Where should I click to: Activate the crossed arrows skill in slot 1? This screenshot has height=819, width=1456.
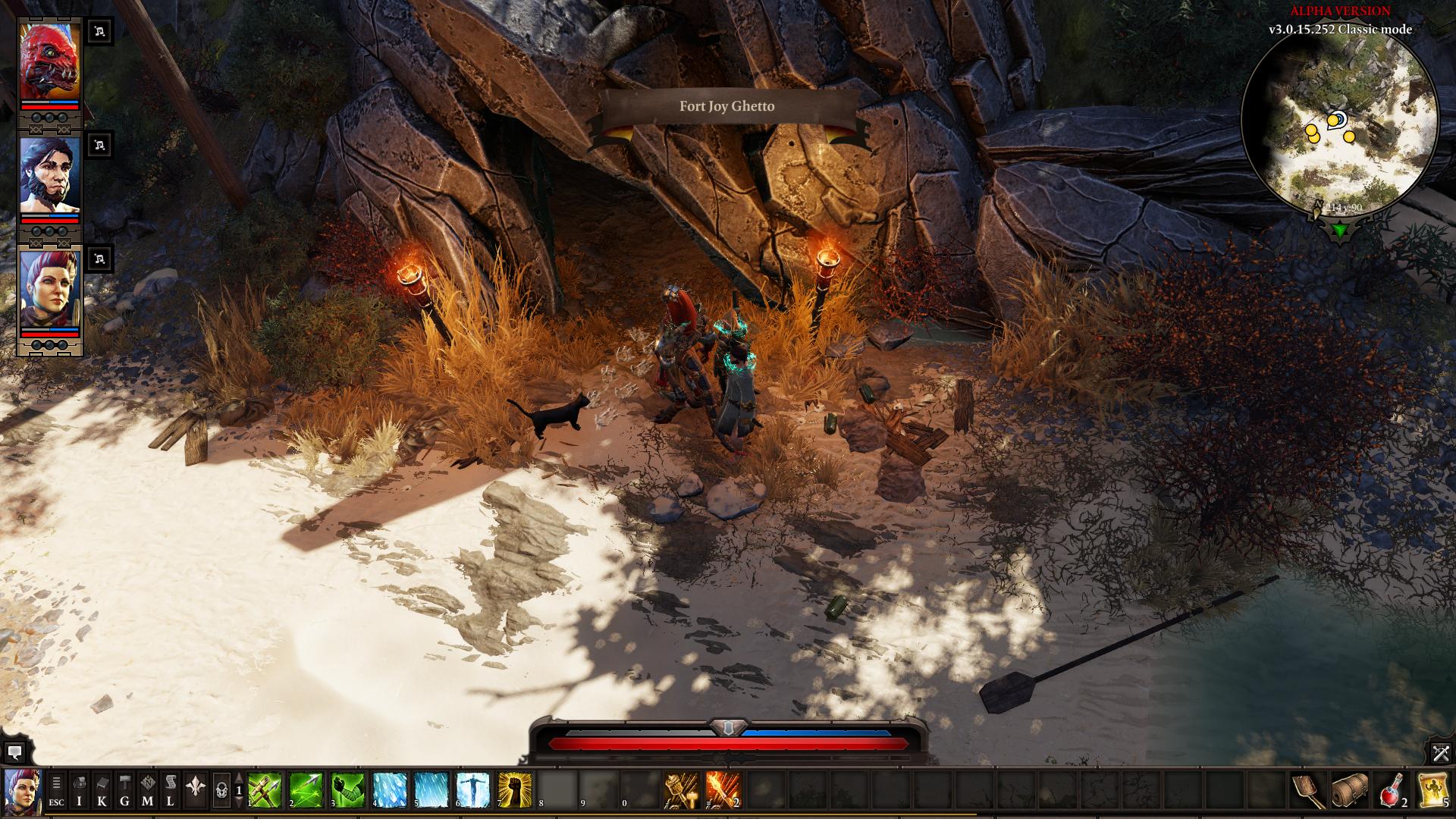point(265,791)
